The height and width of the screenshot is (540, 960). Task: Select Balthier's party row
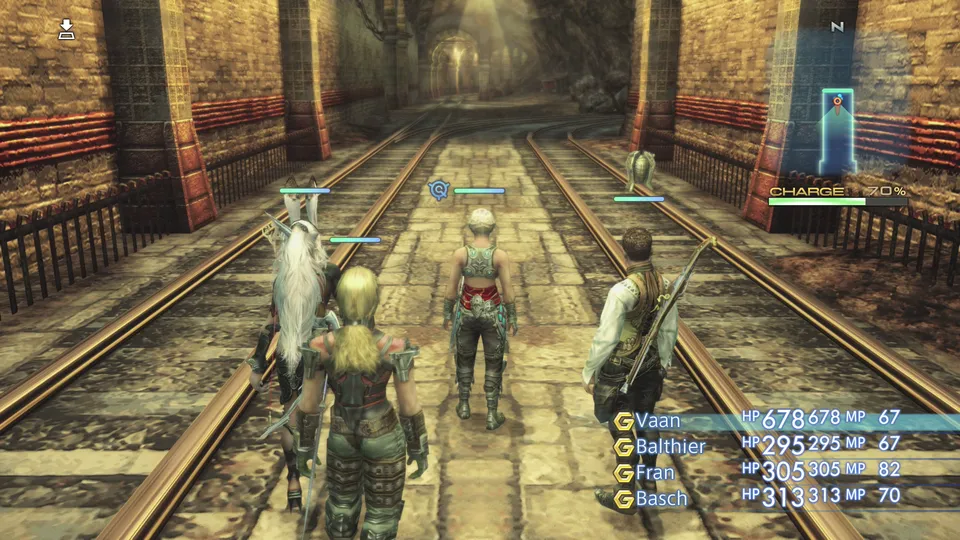[670, 446]
